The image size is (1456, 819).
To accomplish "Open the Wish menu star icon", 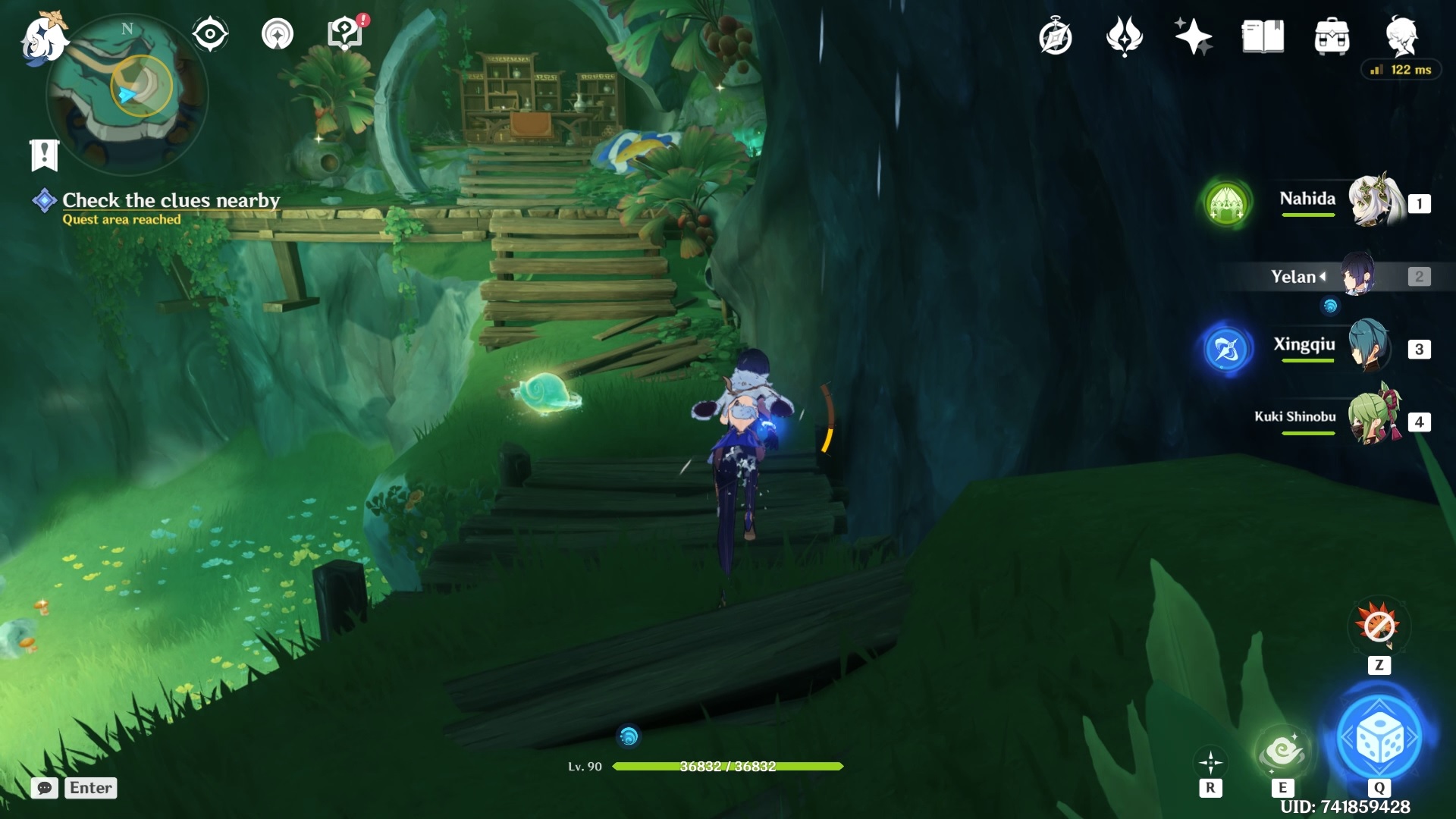I will click(1193, 36).
